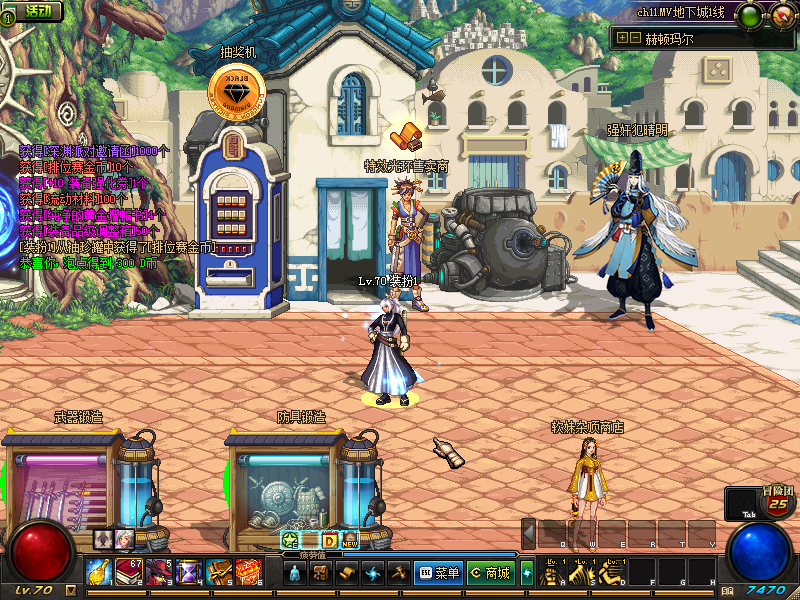Viewport: 800px width, 600px height.
Task: Open the compass map icon
Action: (x=781, y=15)
